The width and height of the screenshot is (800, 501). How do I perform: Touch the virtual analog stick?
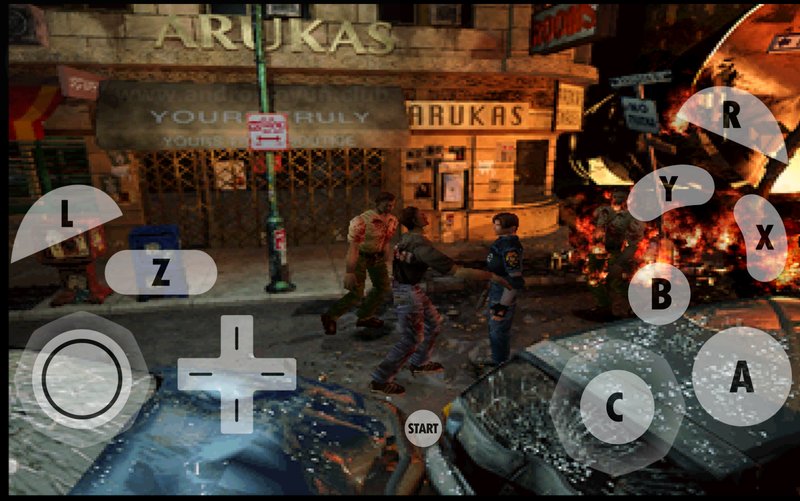click(x=82, y=378)
